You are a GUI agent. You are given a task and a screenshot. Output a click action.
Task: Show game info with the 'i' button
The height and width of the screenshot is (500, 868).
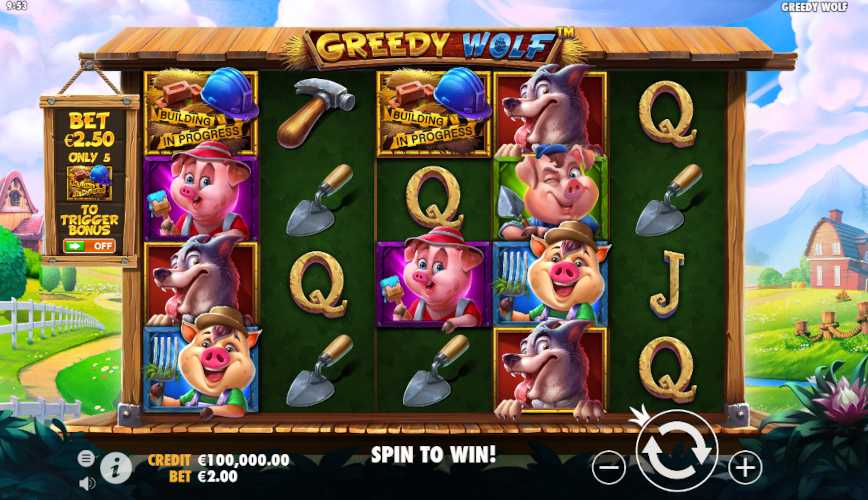click(x=116, y=467)
